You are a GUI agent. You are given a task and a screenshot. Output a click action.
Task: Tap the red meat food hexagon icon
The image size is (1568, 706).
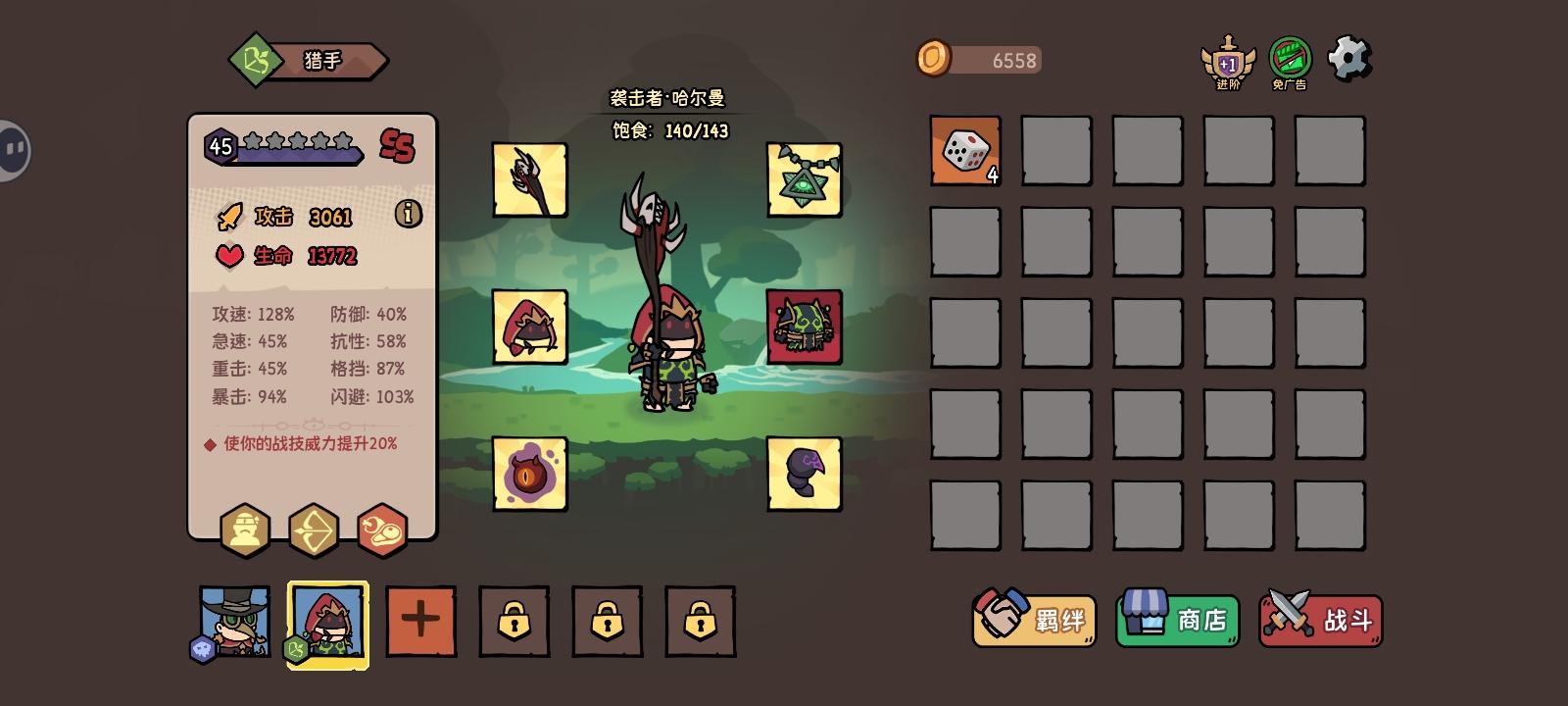pos(383,530)
